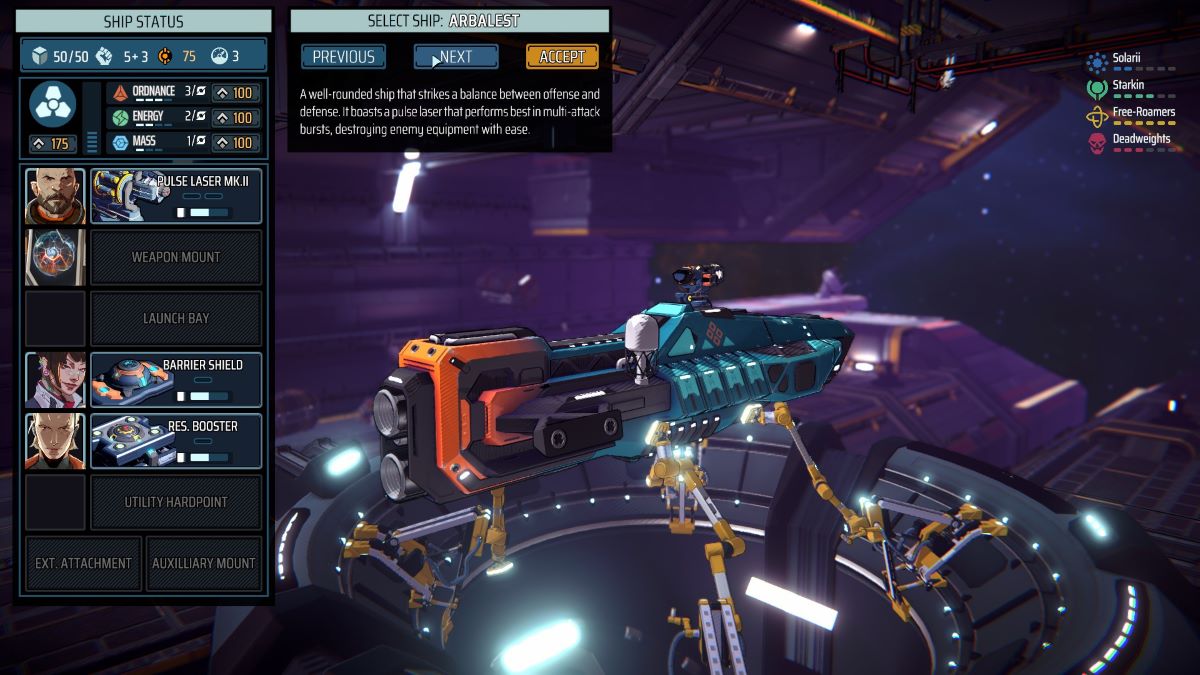Upgrade the reactor for 175
This screenshot has width=1200, height=675.
click(53, 144)
